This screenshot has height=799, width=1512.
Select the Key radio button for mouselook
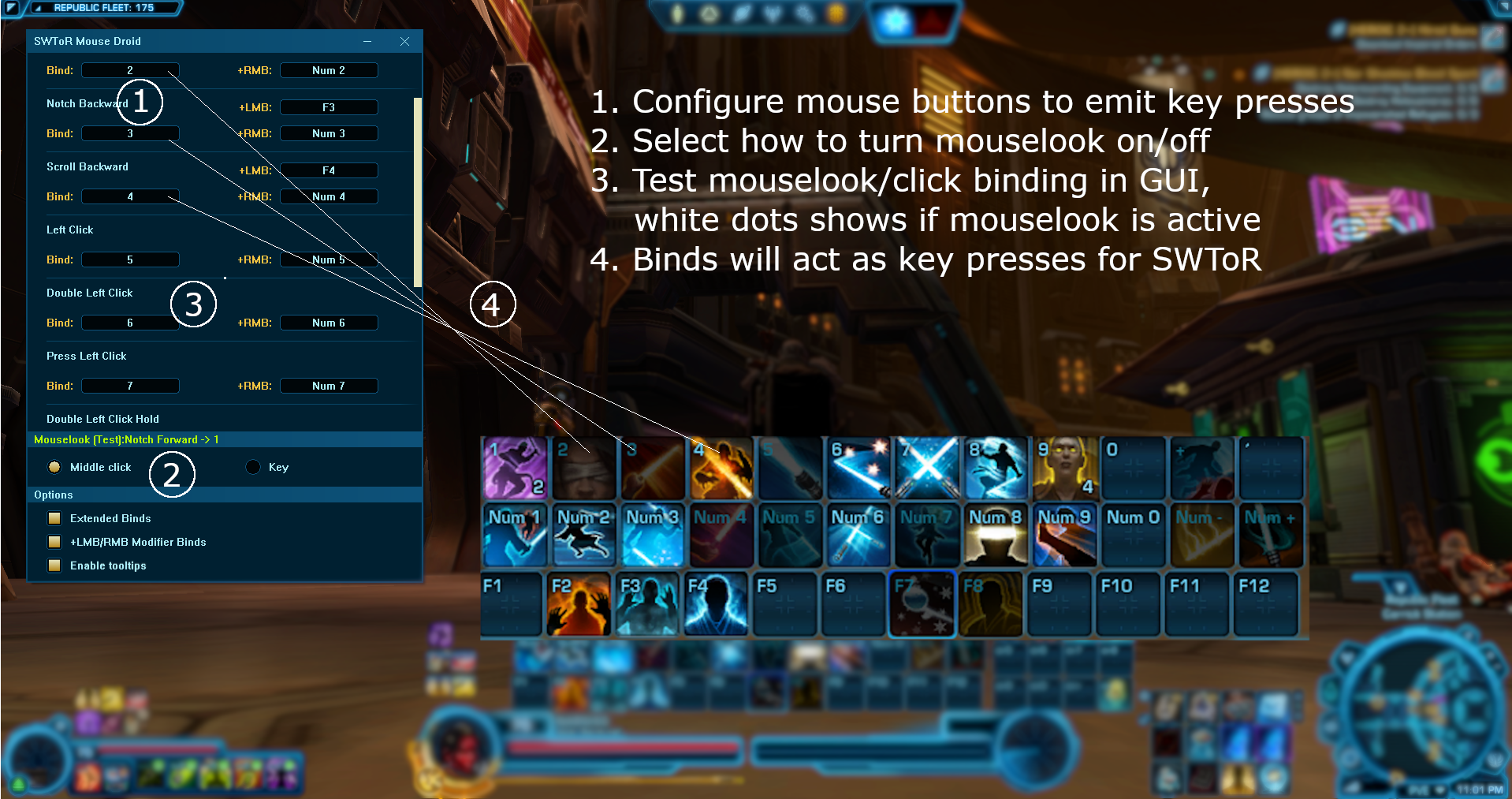click(253, 467)
